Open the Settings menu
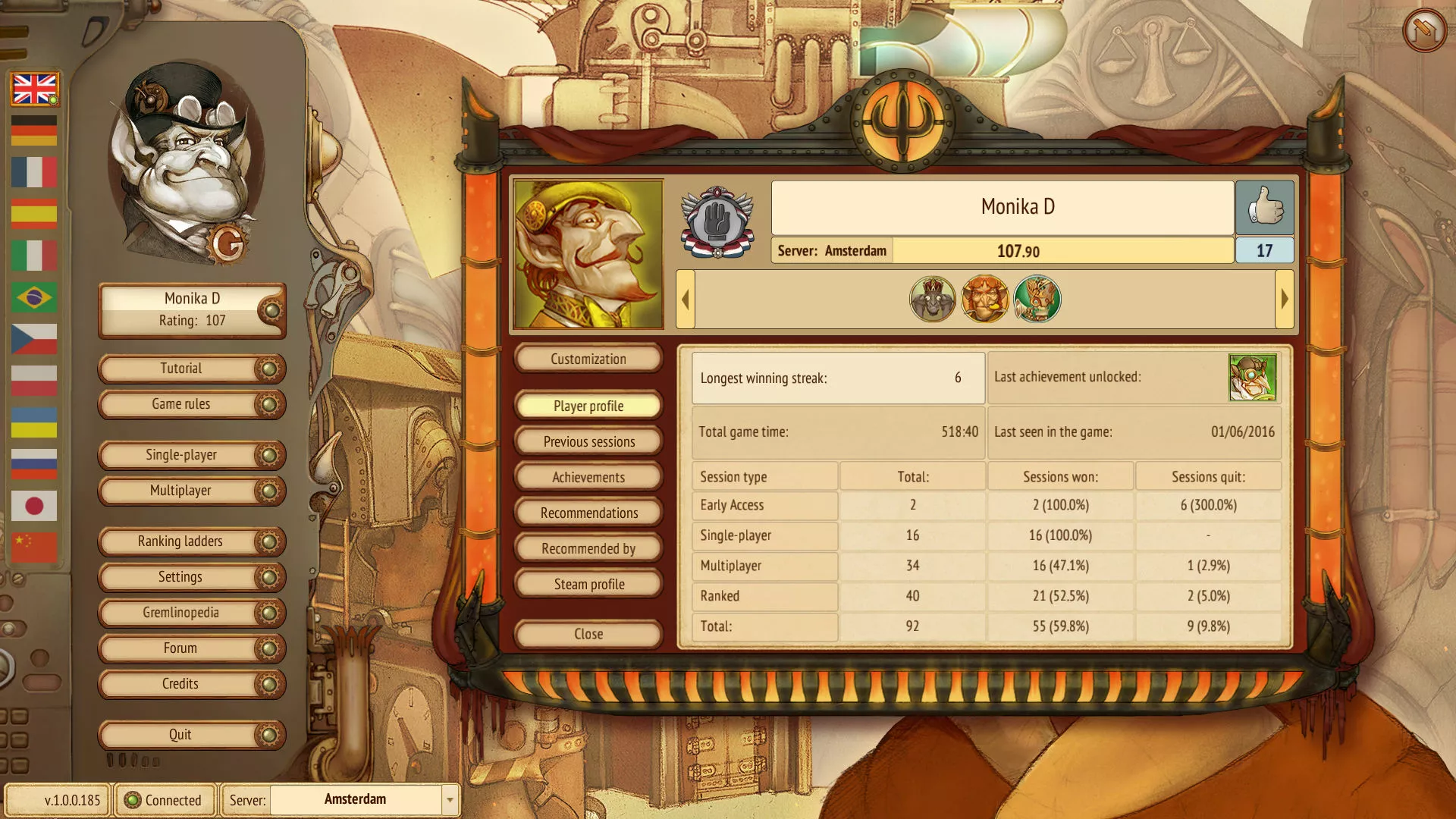Image resolution: width=1456 pixels, height=819 pixels. click(182, 577)
